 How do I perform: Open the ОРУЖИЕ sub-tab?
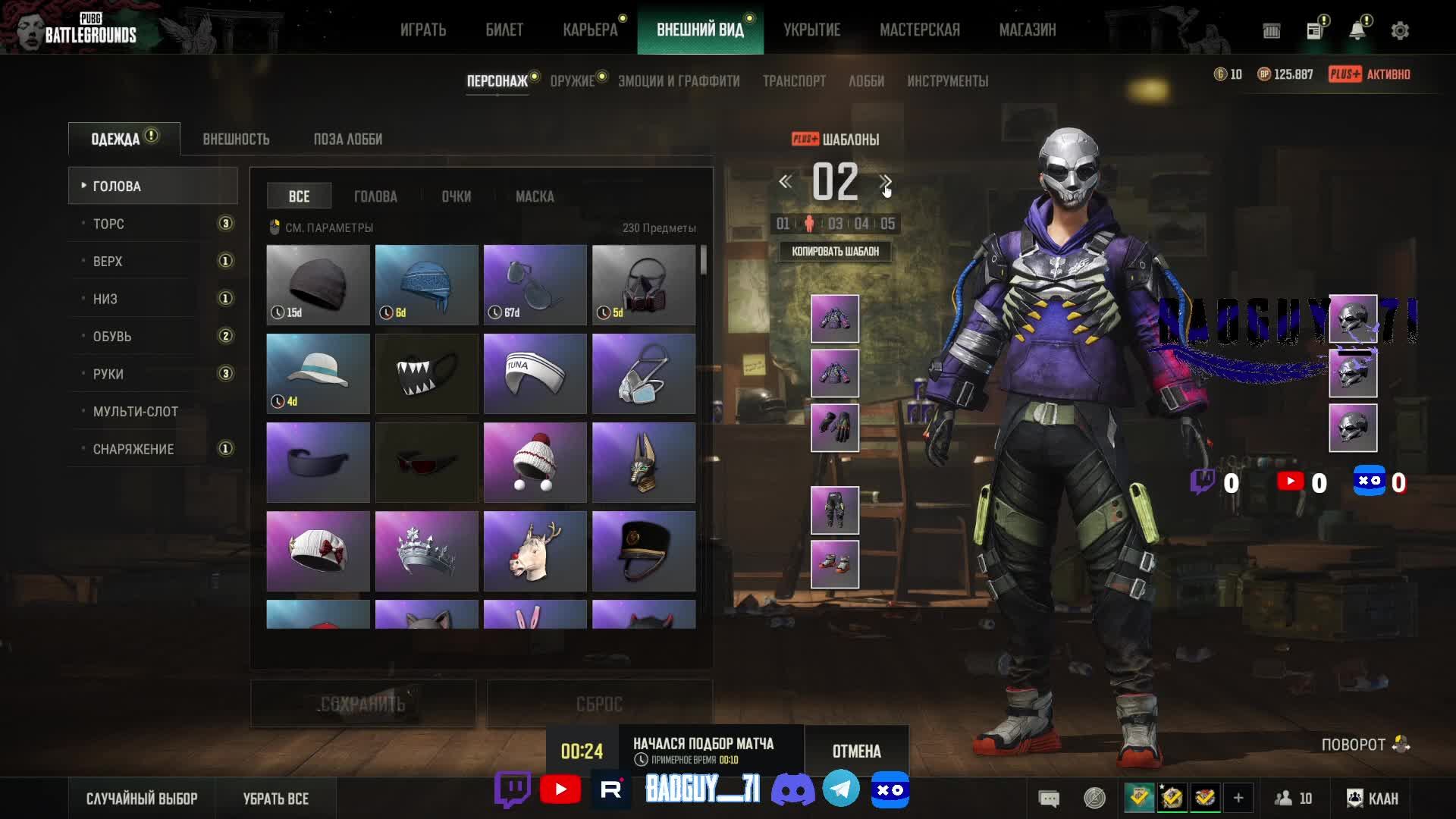[x=573, y=81]
